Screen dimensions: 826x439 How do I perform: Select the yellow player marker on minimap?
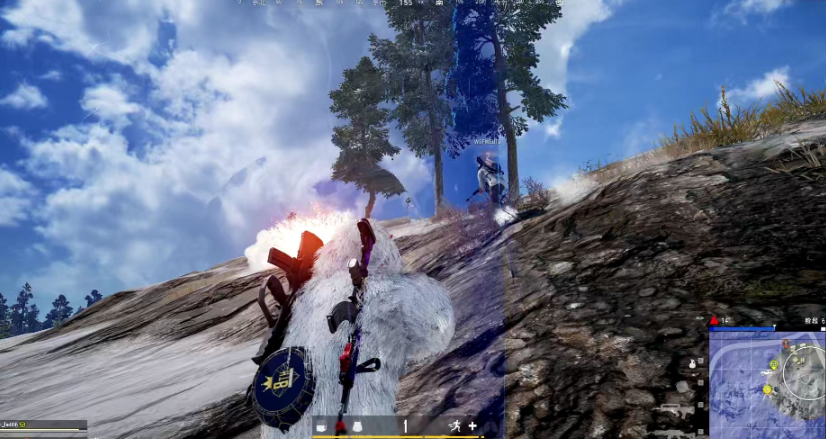point(767,388)
